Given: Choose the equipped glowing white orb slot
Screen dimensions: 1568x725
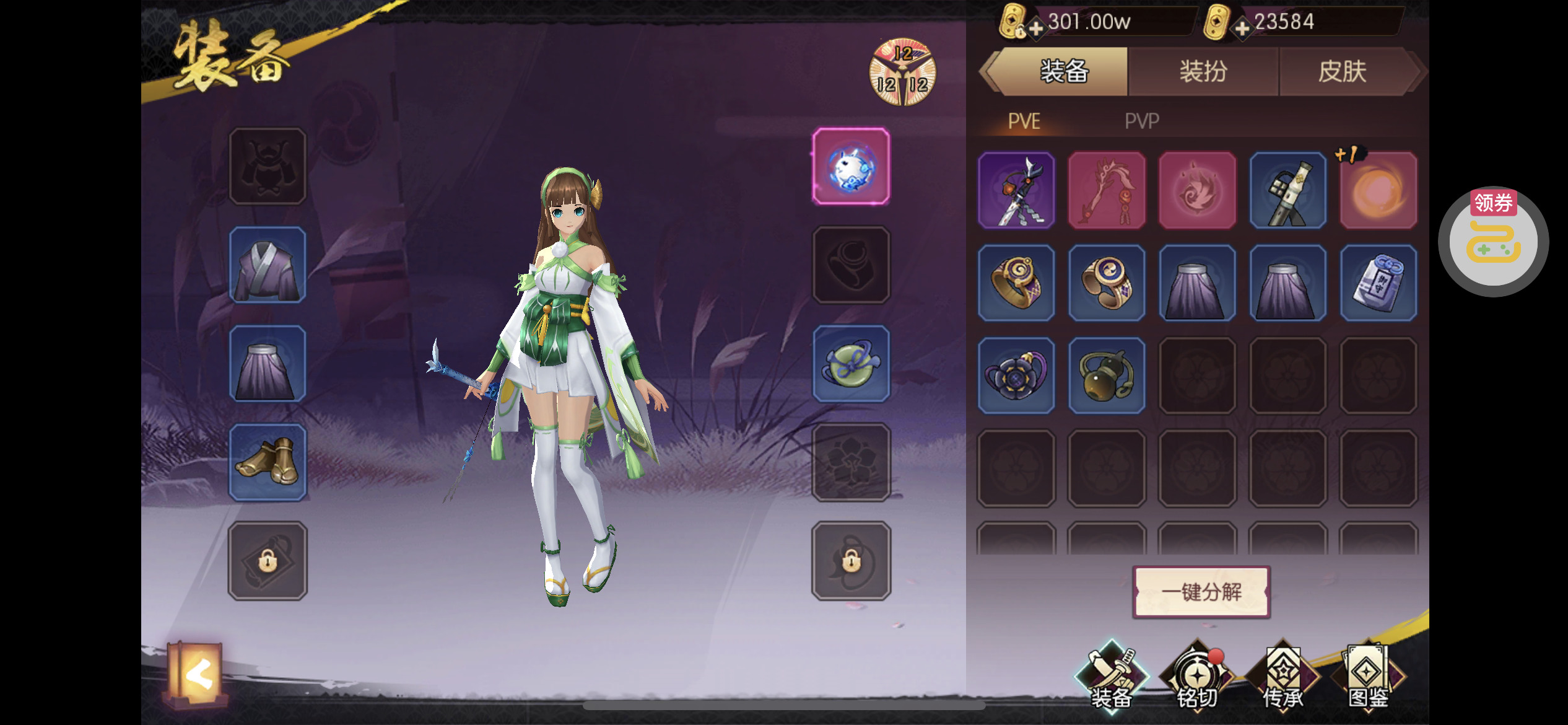Looking at the screenshot, I should 851,167.
